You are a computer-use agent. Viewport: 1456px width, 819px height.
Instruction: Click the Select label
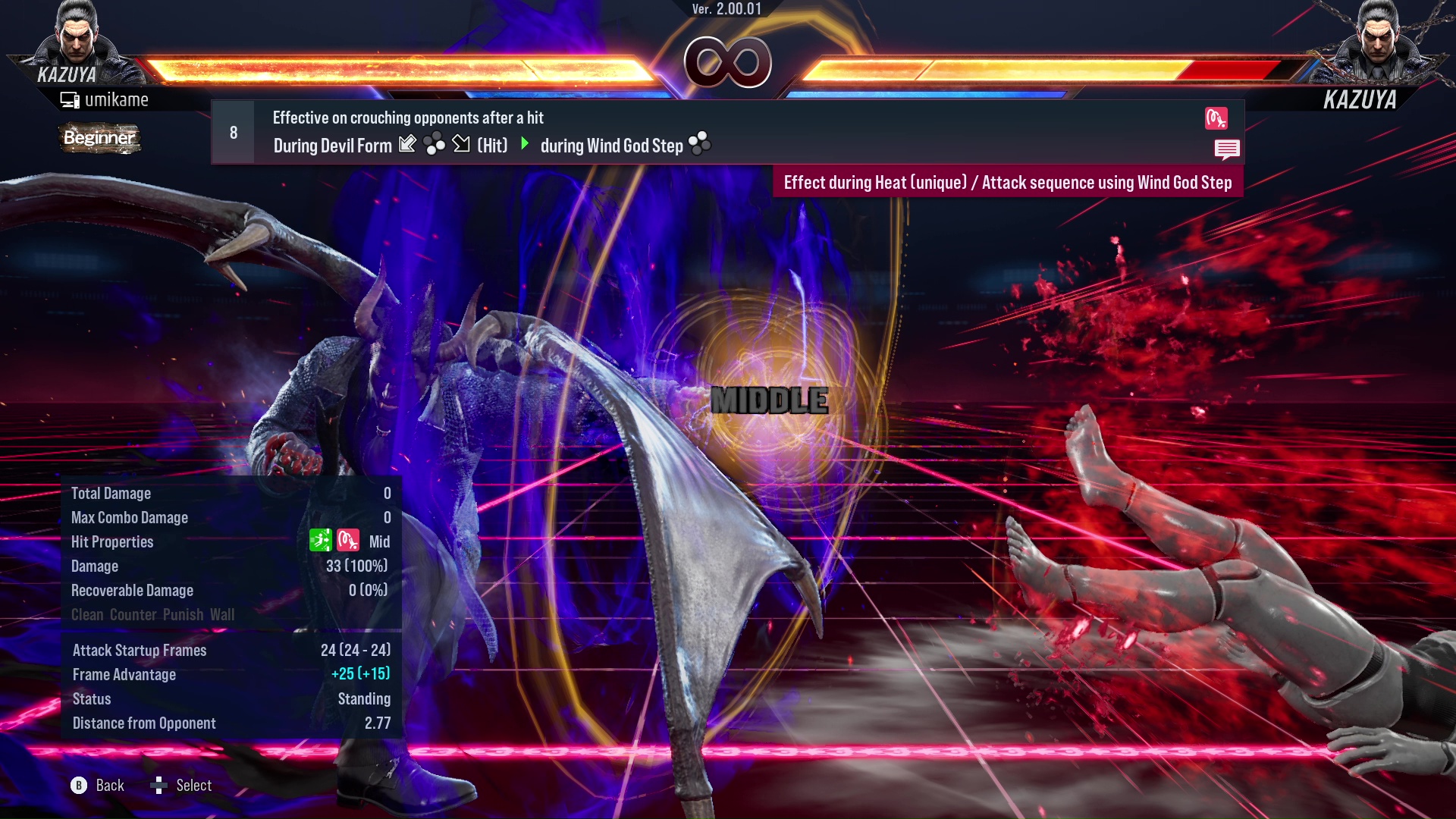[193, 786]
